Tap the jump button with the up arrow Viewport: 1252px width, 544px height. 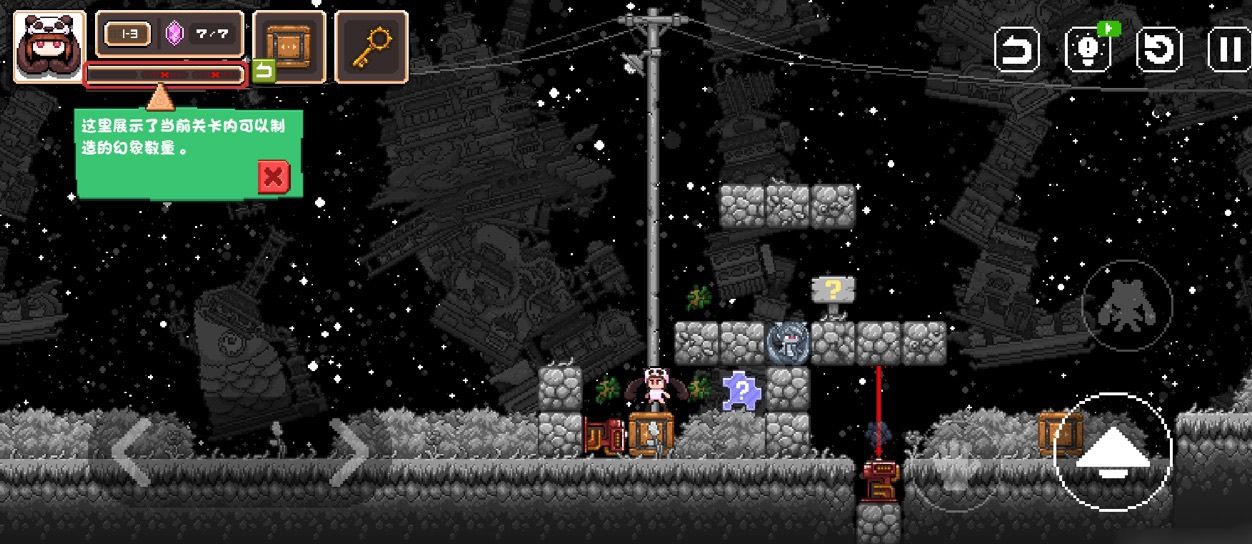click(1112, 453)
